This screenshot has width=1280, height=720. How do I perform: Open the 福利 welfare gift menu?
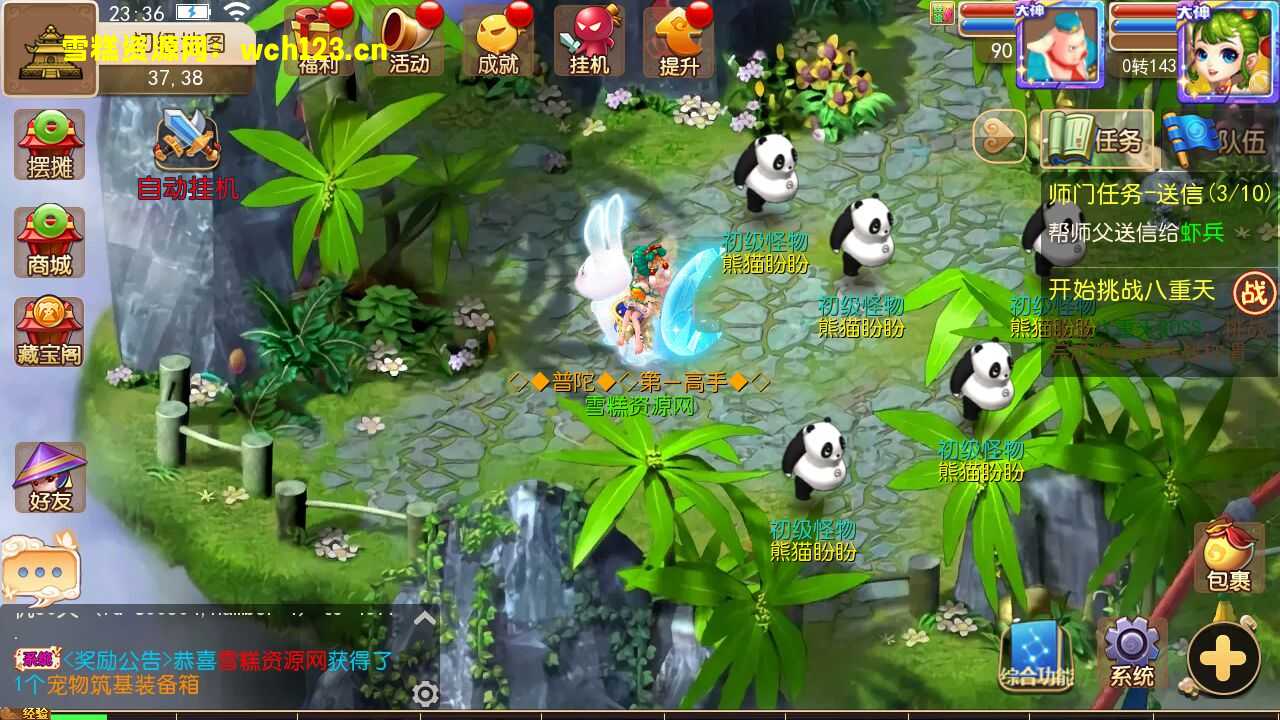pos(321,42)
